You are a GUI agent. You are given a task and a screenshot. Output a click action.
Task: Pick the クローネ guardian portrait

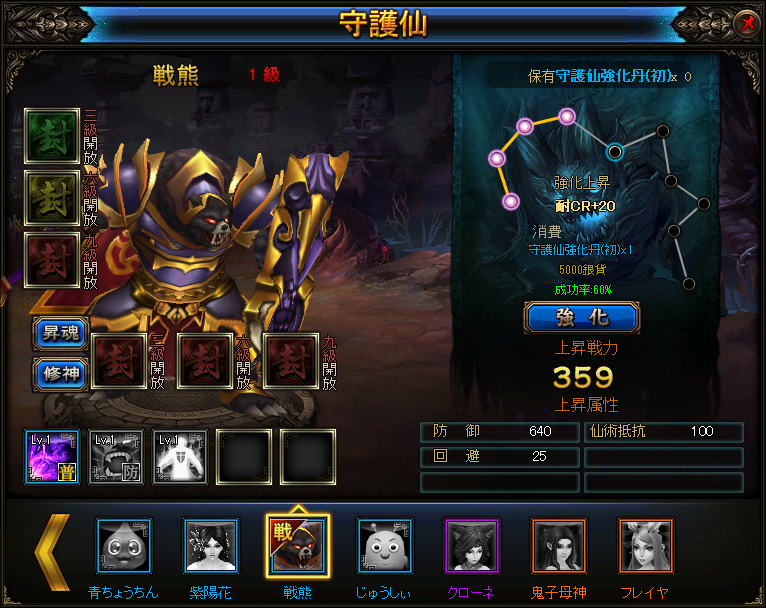(x=471, y=546)
